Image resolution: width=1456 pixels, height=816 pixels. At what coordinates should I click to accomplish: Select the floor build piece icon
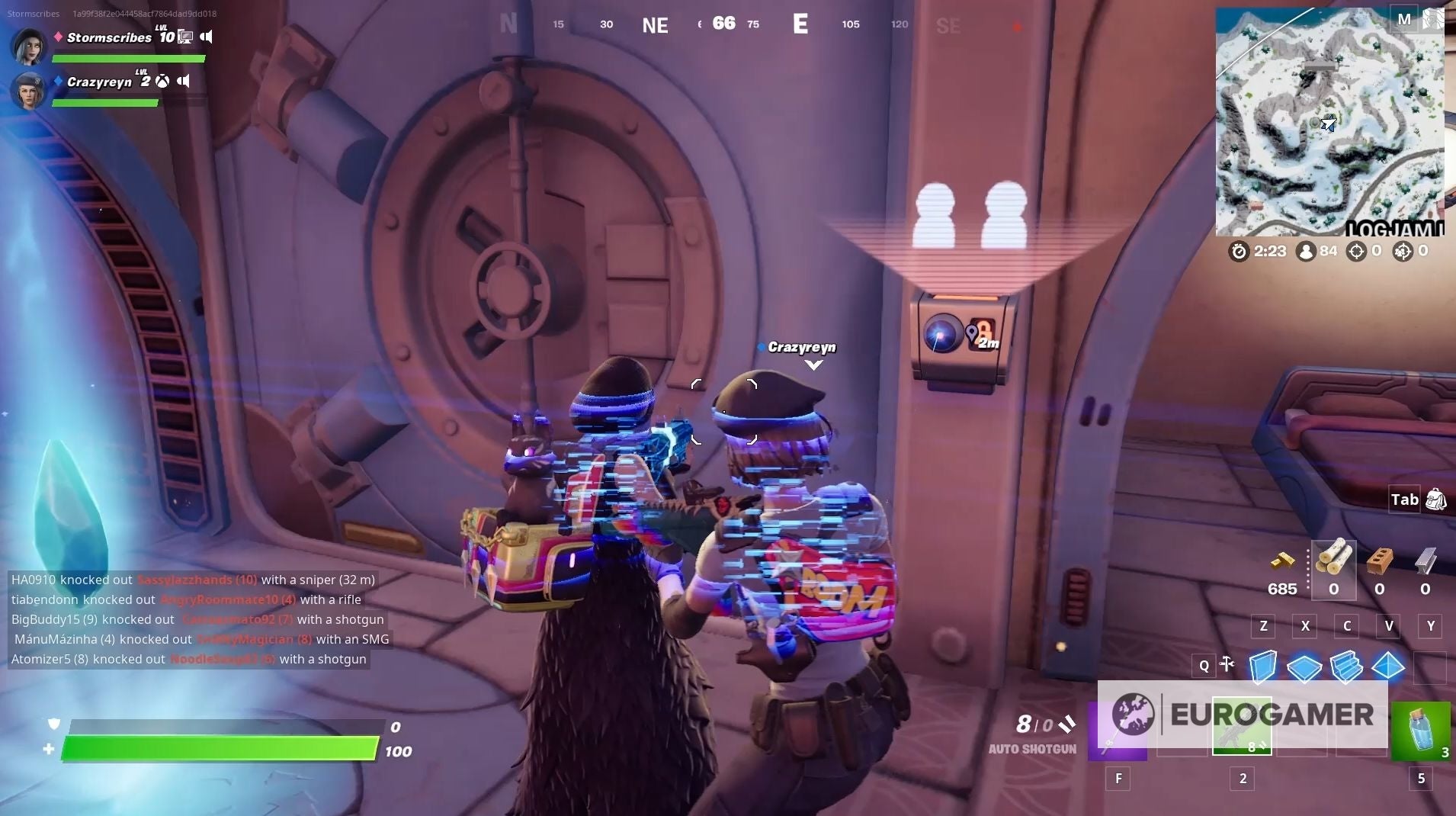coord(1304,667)
